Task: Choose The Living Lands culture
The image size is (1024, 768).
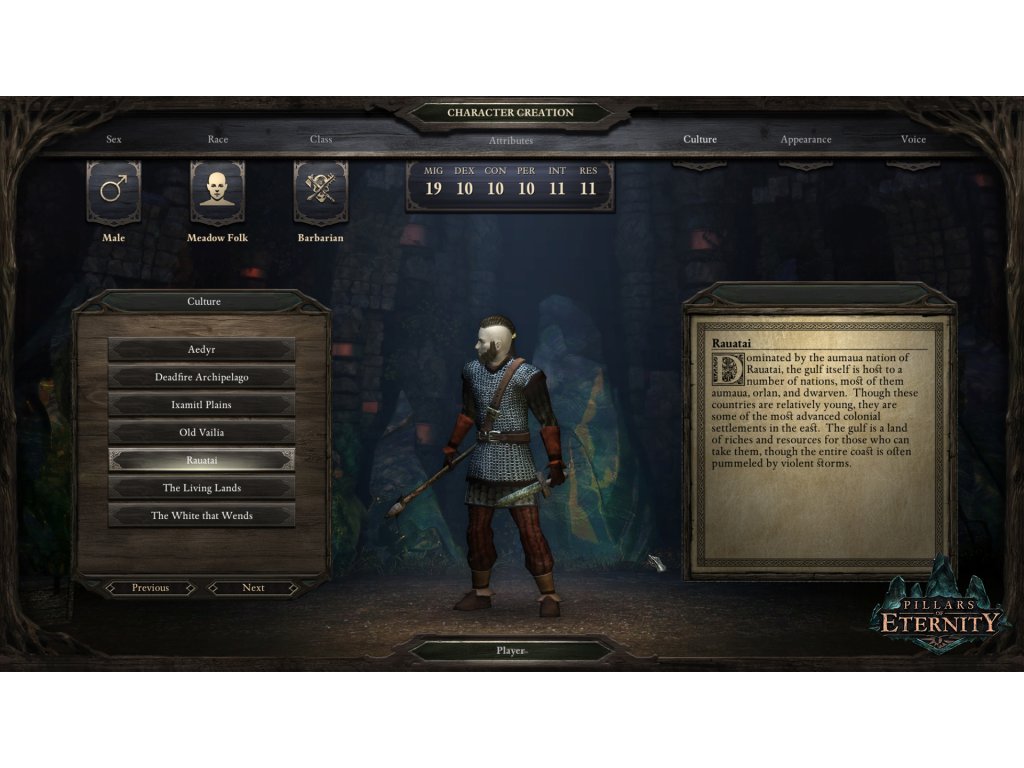Action: tap(201, 488)
